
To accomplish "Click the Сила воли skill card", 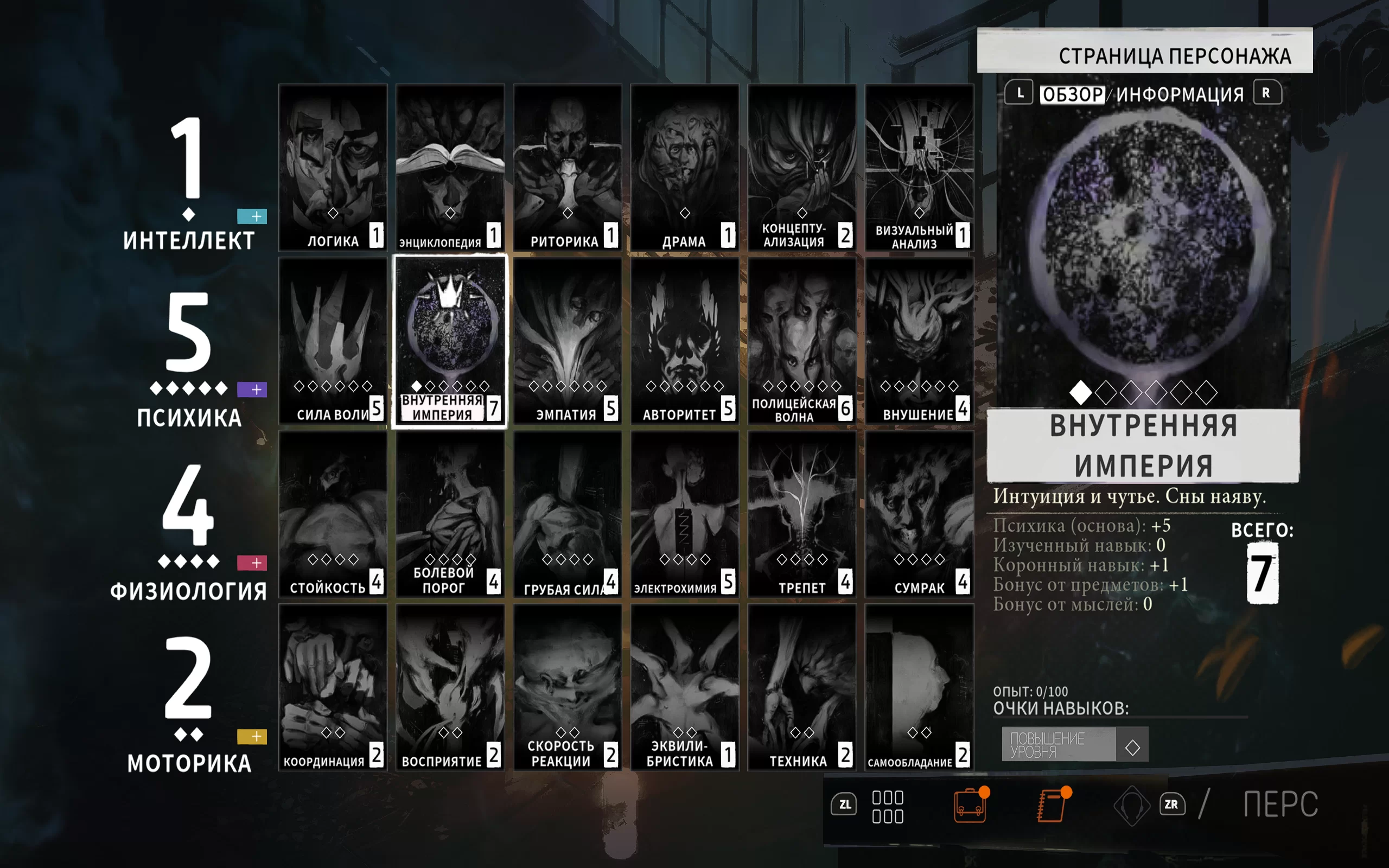I will [333, 341].
